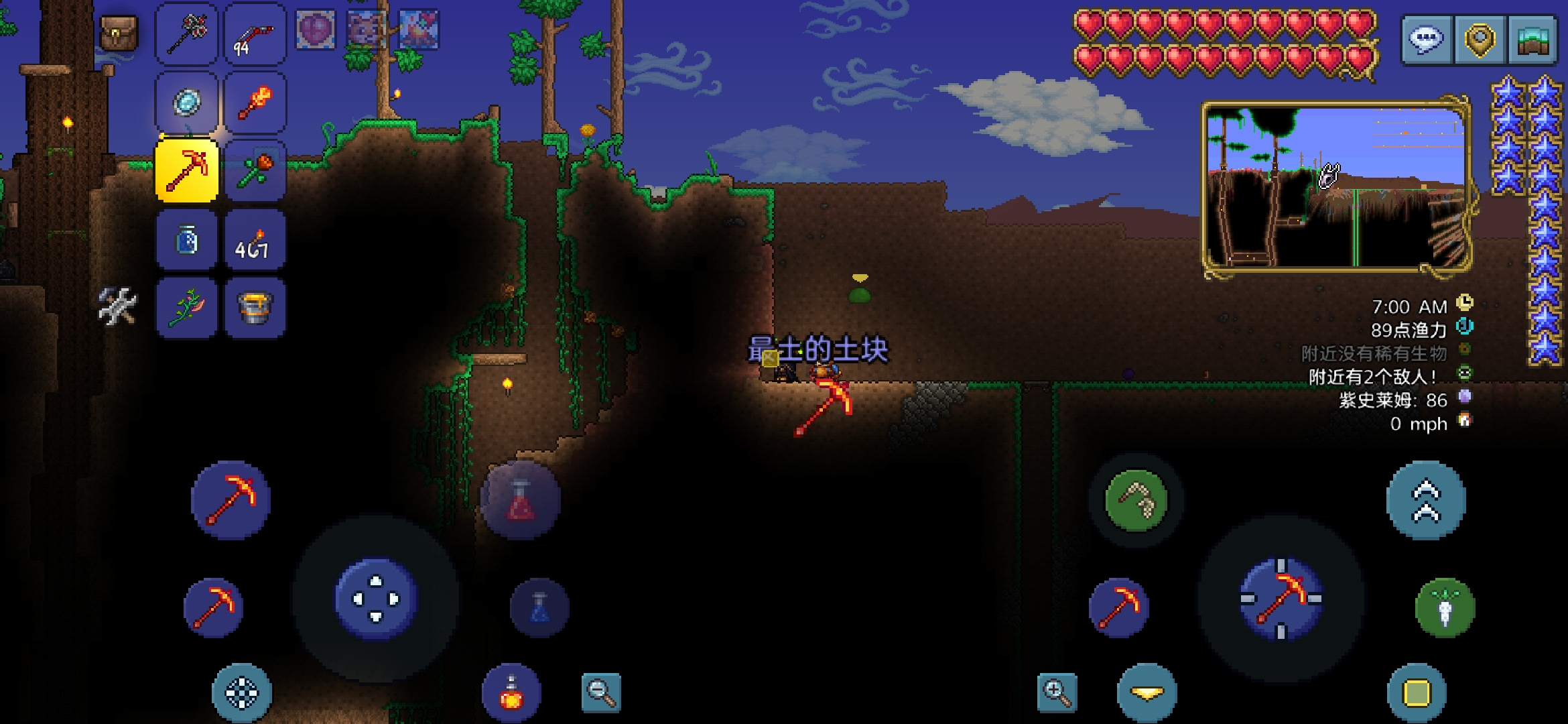The image size is (1568, 724).
Task: Open the inventory chest bag
Action: point(119,32)
